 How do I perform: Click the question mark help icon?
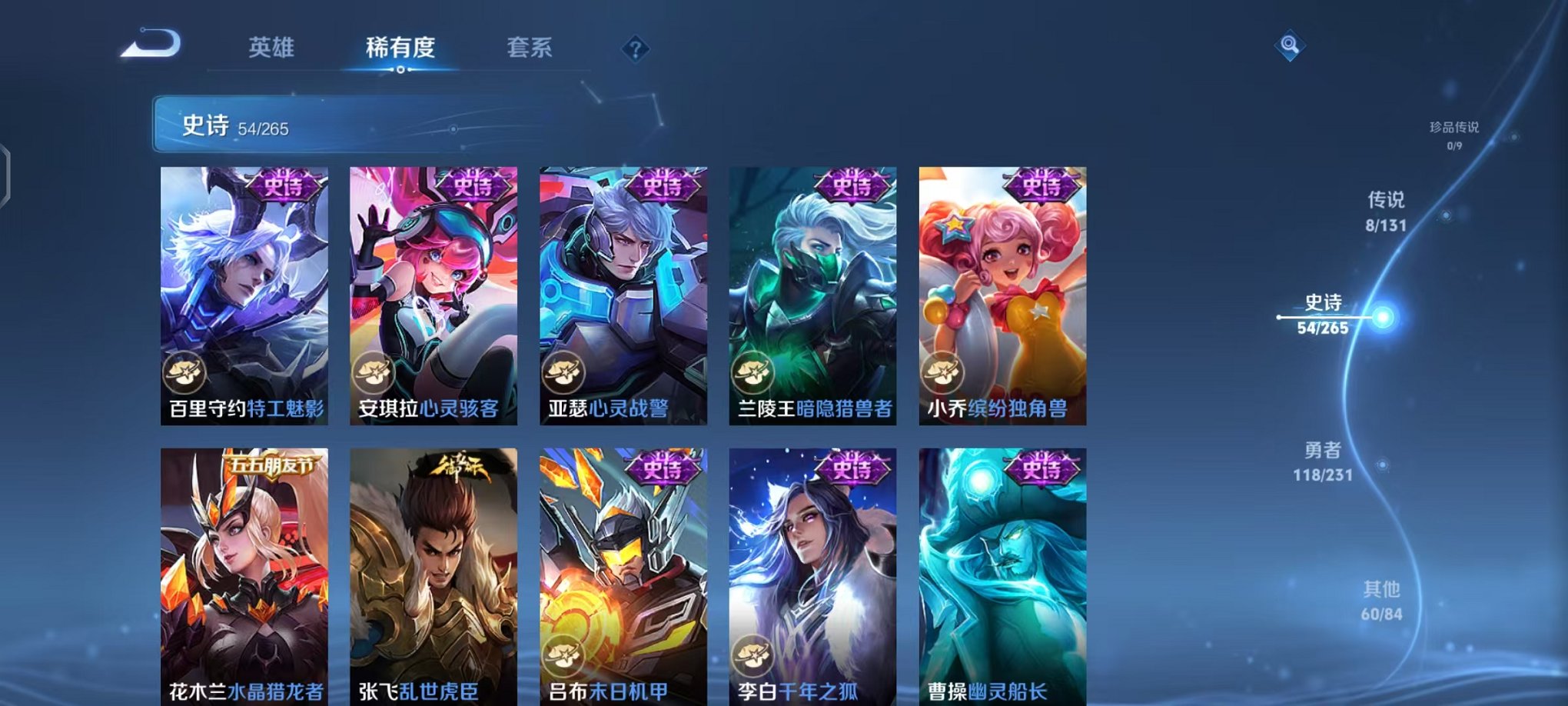pos(635,49)
